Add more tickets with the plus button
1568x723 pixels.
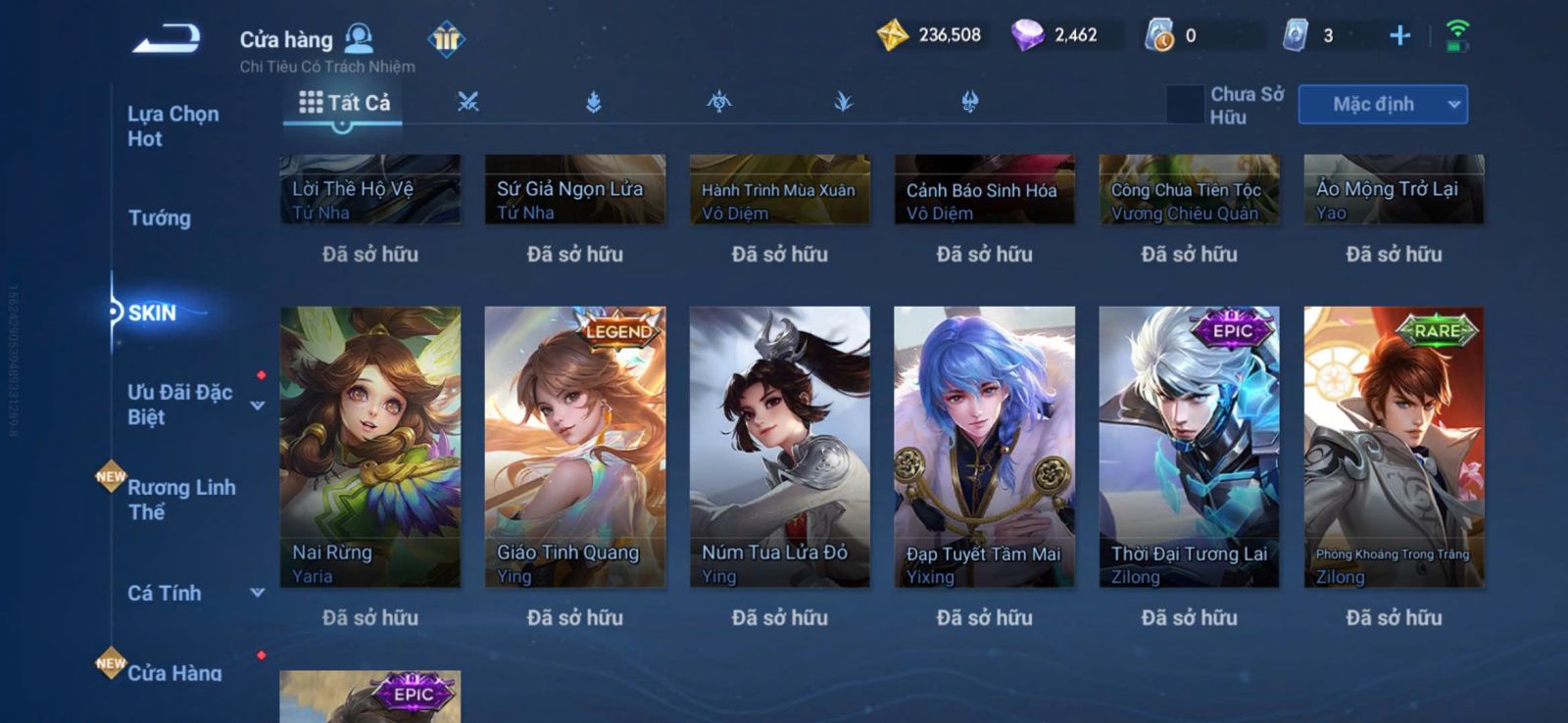pyautogui.click(x=1399, y=36)
